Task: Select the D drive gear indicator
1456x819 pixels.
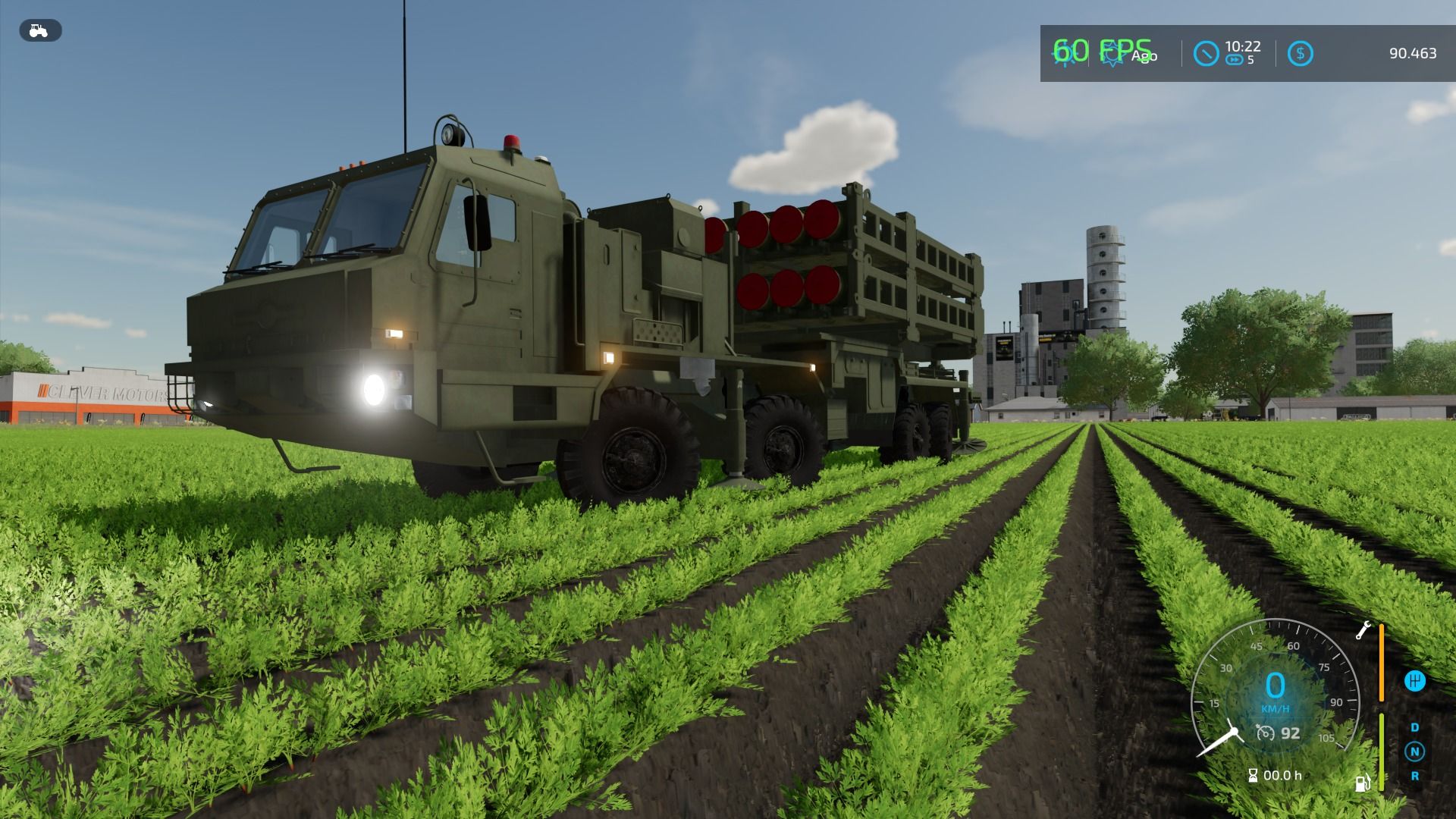Action: [1414, 727]
